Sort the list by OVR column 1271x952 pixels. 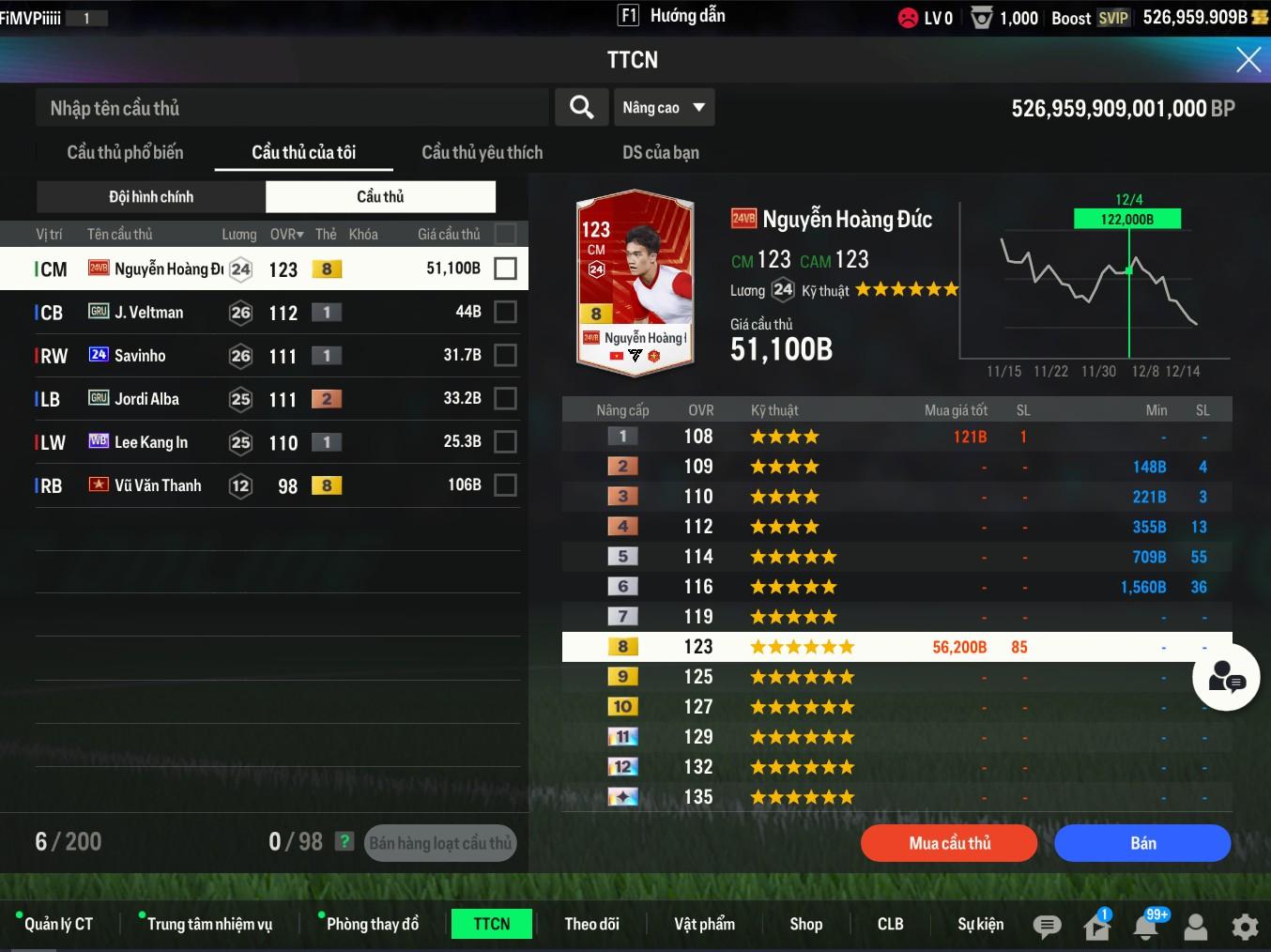[285, 234]
